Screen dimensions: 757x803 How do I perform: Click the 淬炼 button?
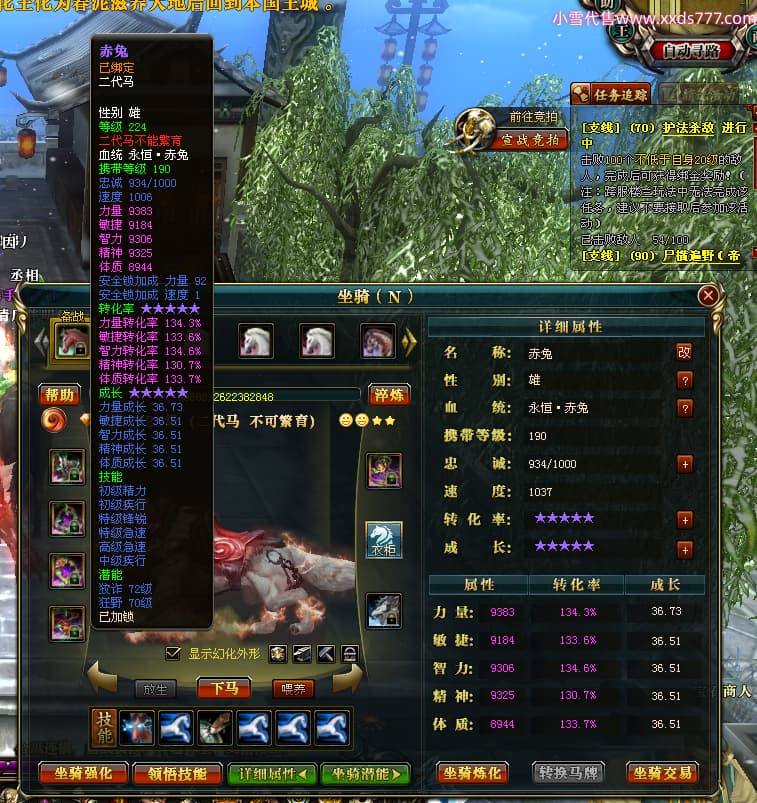389,394
